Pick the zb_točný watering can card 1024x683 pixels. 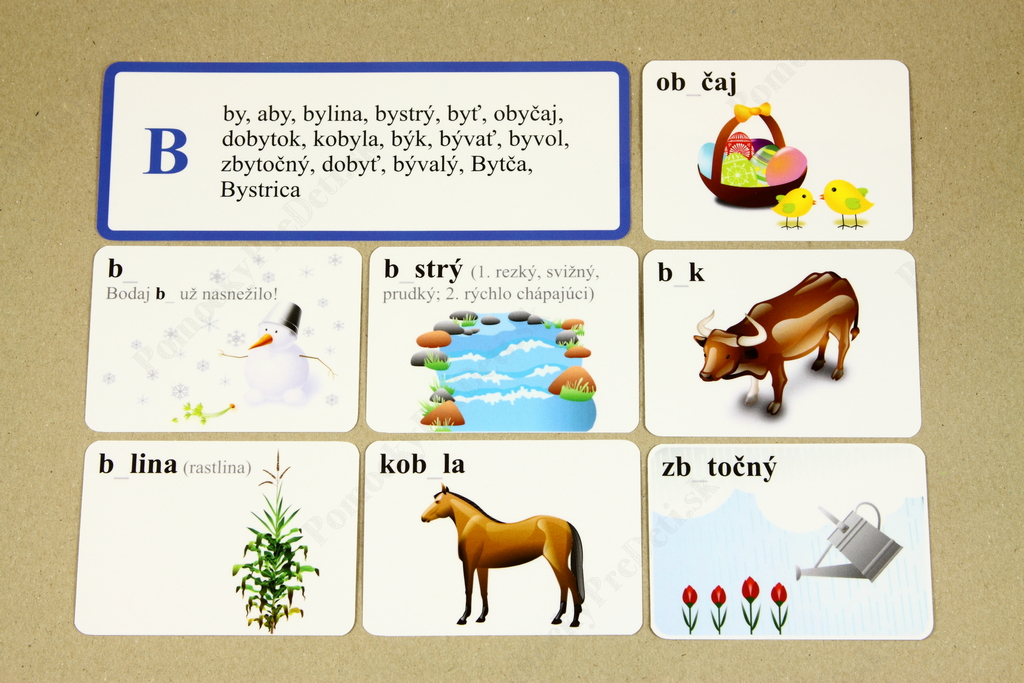790,541
